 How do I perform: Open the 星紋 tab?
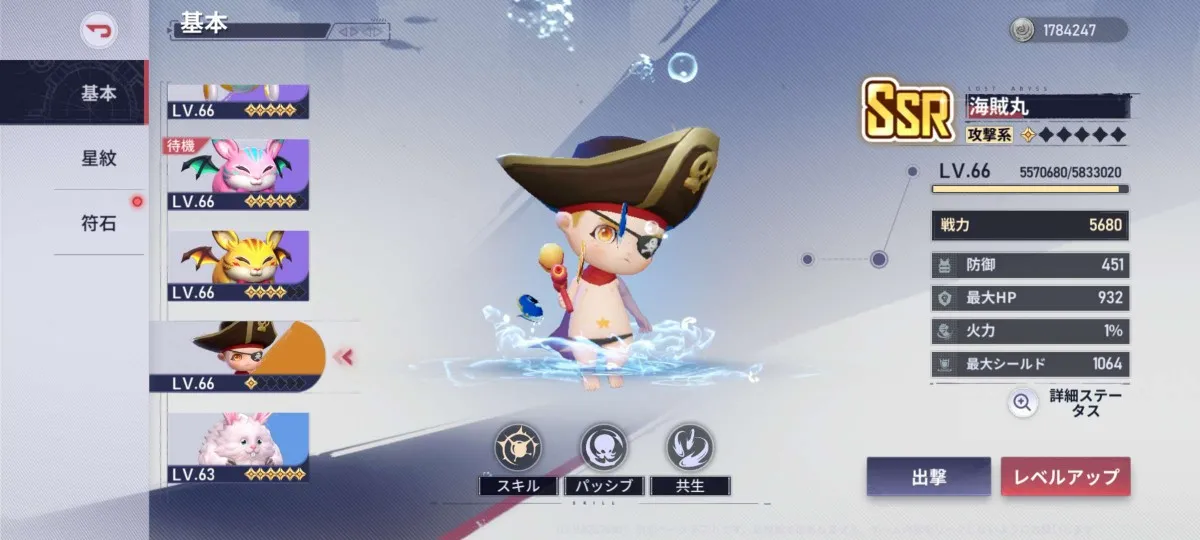click(x=98, y=158)
